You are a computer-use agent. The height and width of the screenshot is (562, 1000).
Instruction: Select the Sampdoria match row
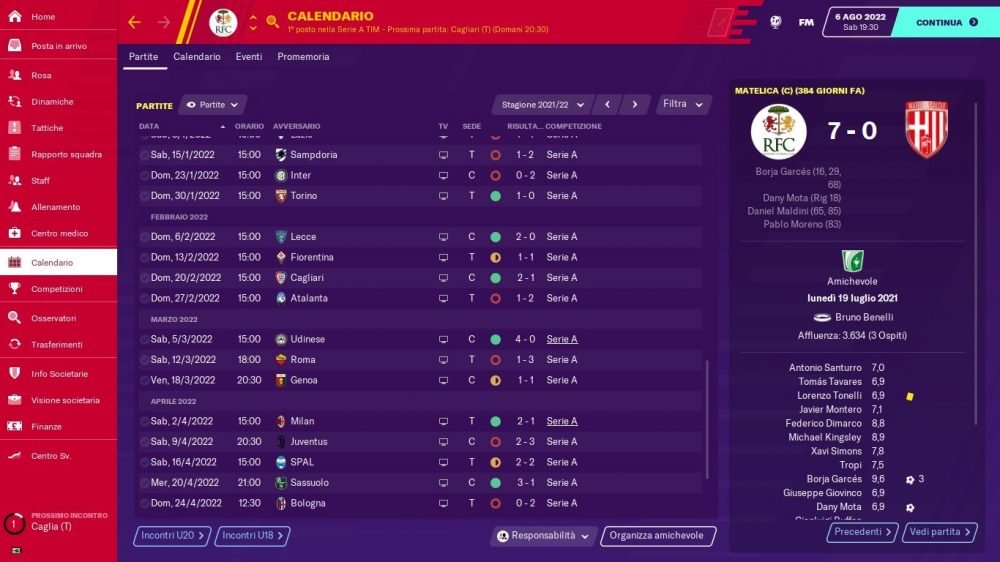pos(420,155)
